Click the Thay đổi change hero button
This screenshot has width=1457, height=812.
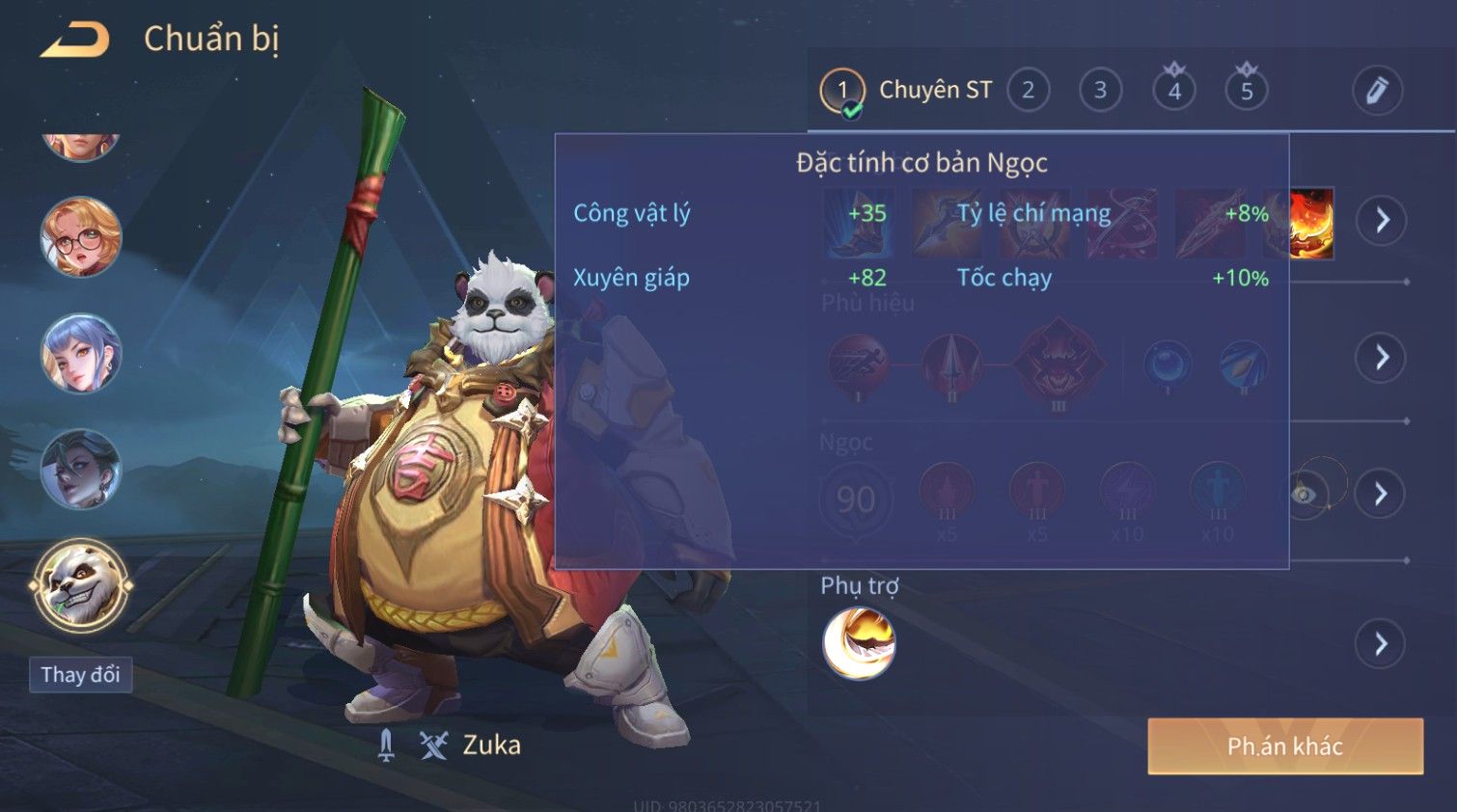pos(81,675)
